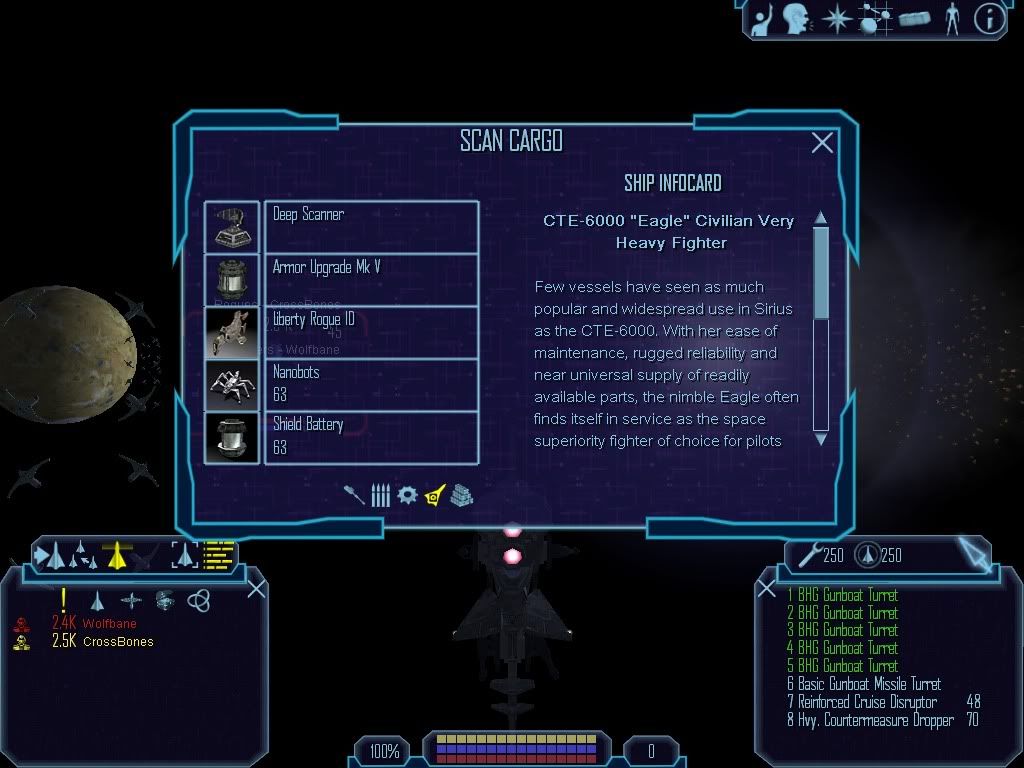Image resolution: width=1024 pixels, height=768 pixels.
Task: Show weapons filter with the missile icon
Action: (355, 495)
